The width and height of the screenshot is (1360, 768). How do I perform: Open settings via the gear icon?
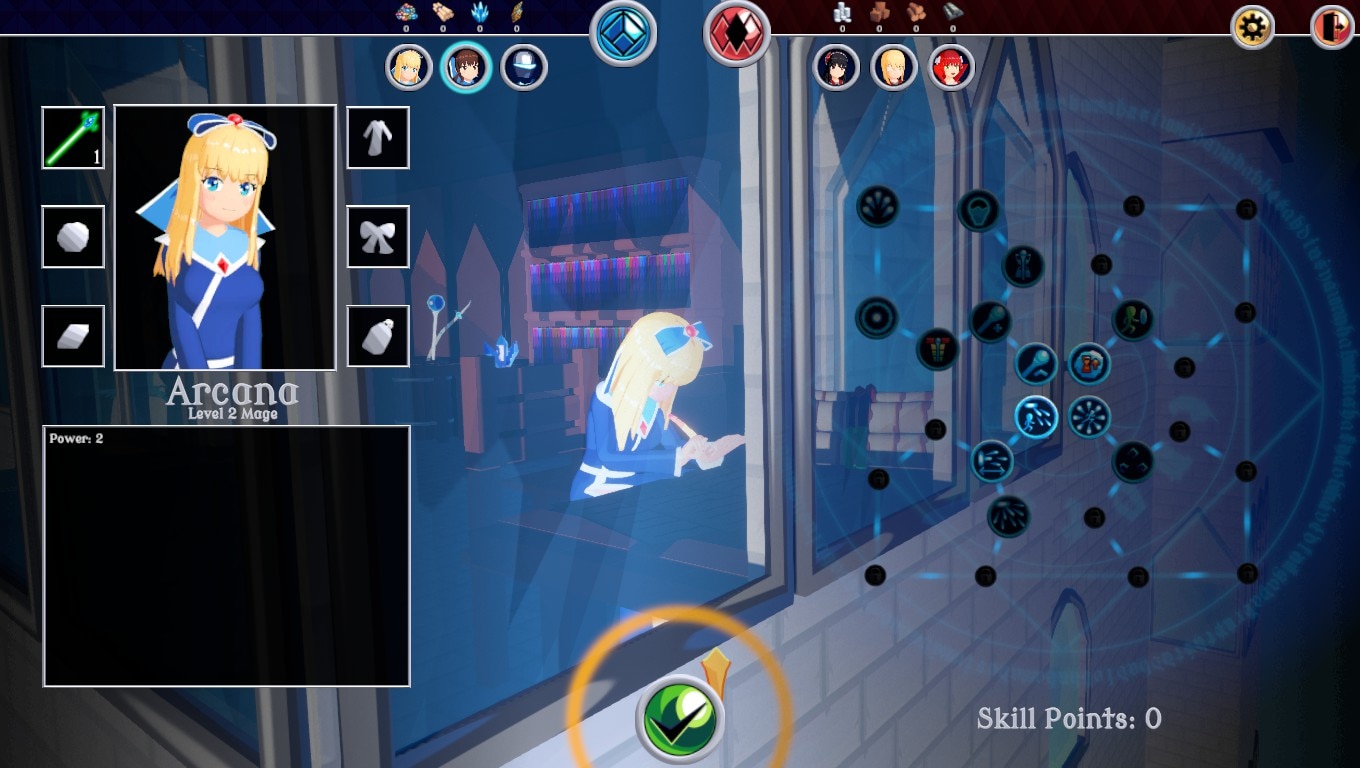coord(1251,27)
